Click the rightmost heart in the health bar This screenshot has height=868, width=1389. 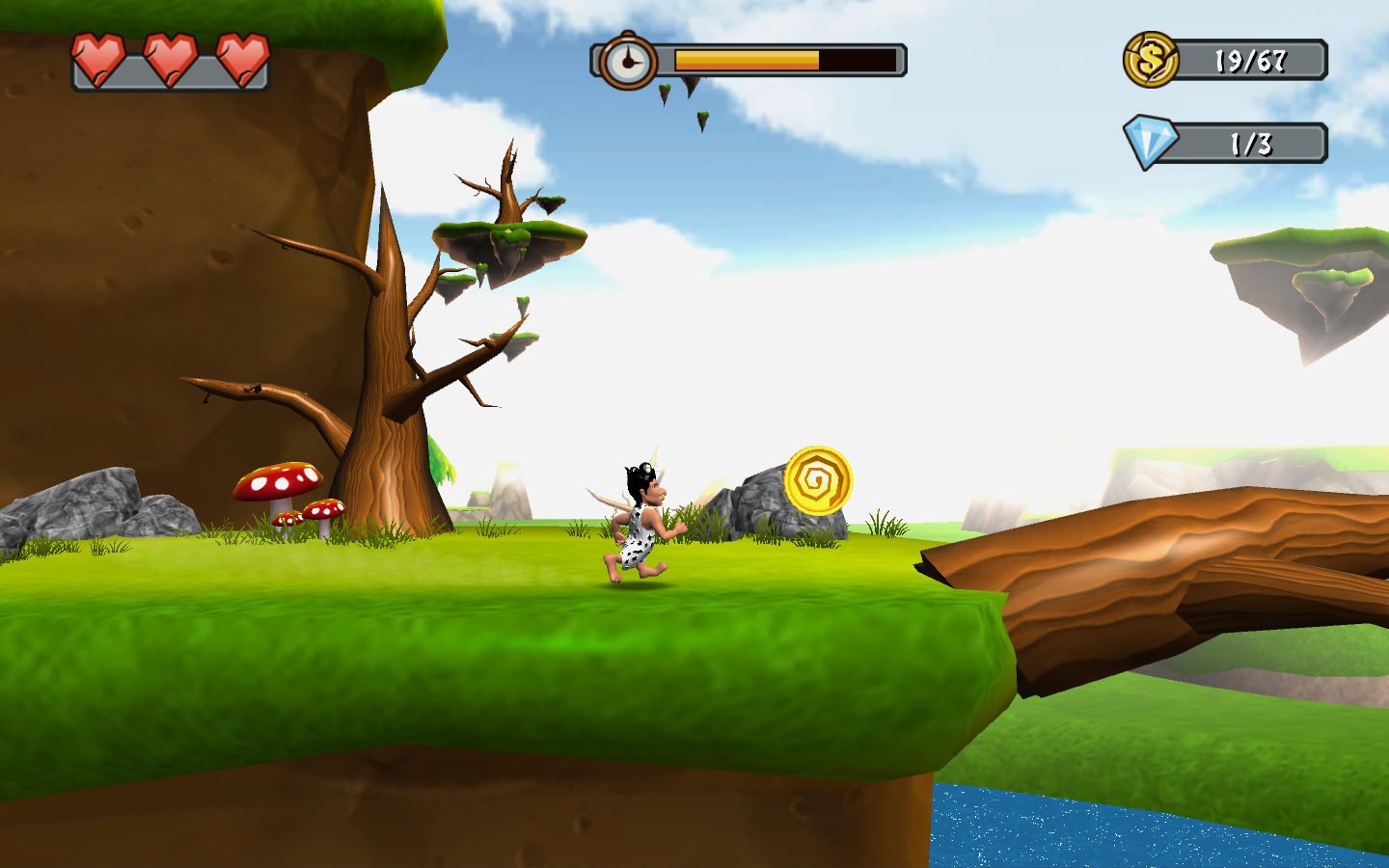[x=240, y=58]
